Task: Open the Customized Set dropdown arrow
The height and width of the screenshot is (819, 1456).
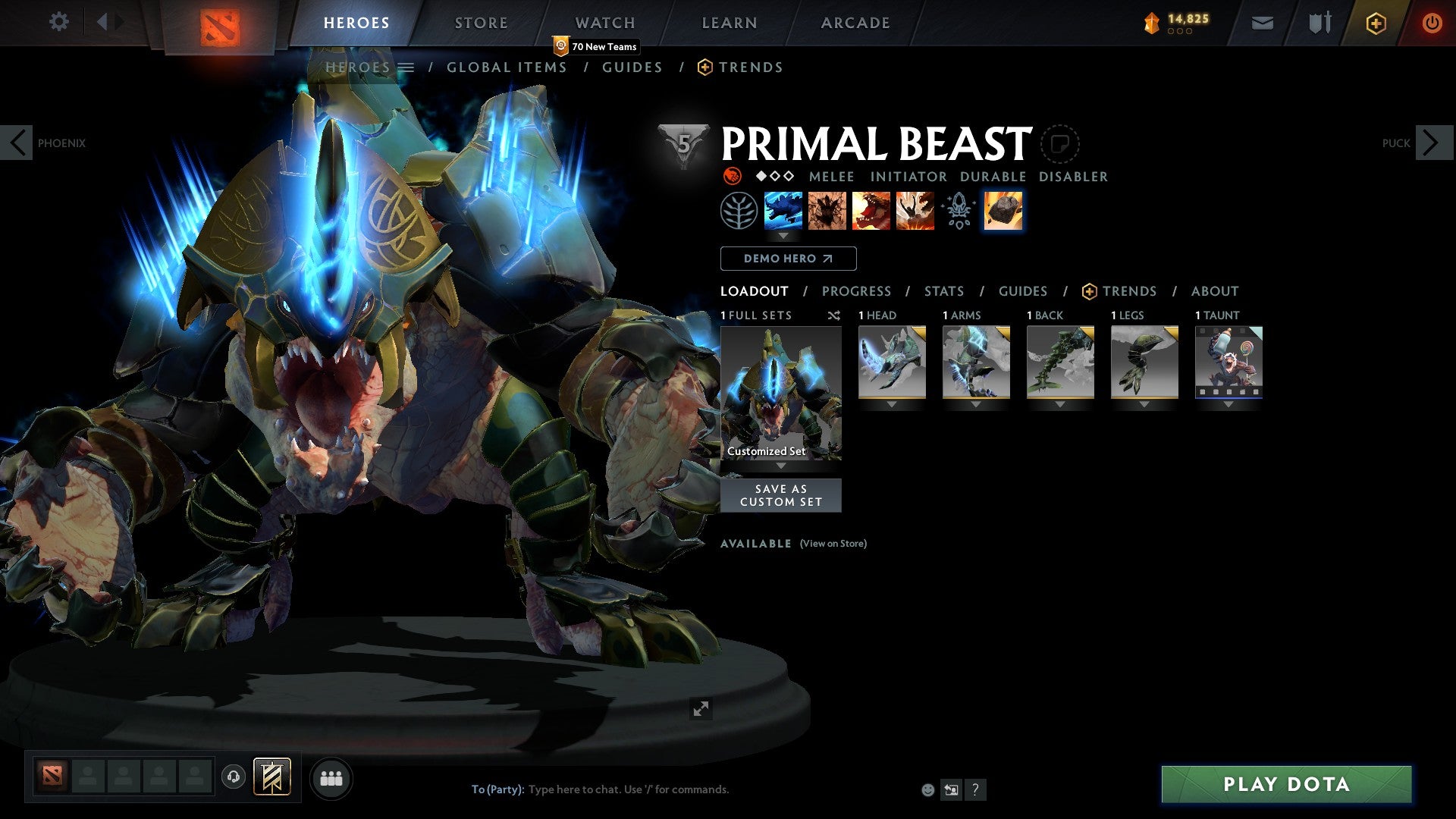Action: (x=781, y=464)
